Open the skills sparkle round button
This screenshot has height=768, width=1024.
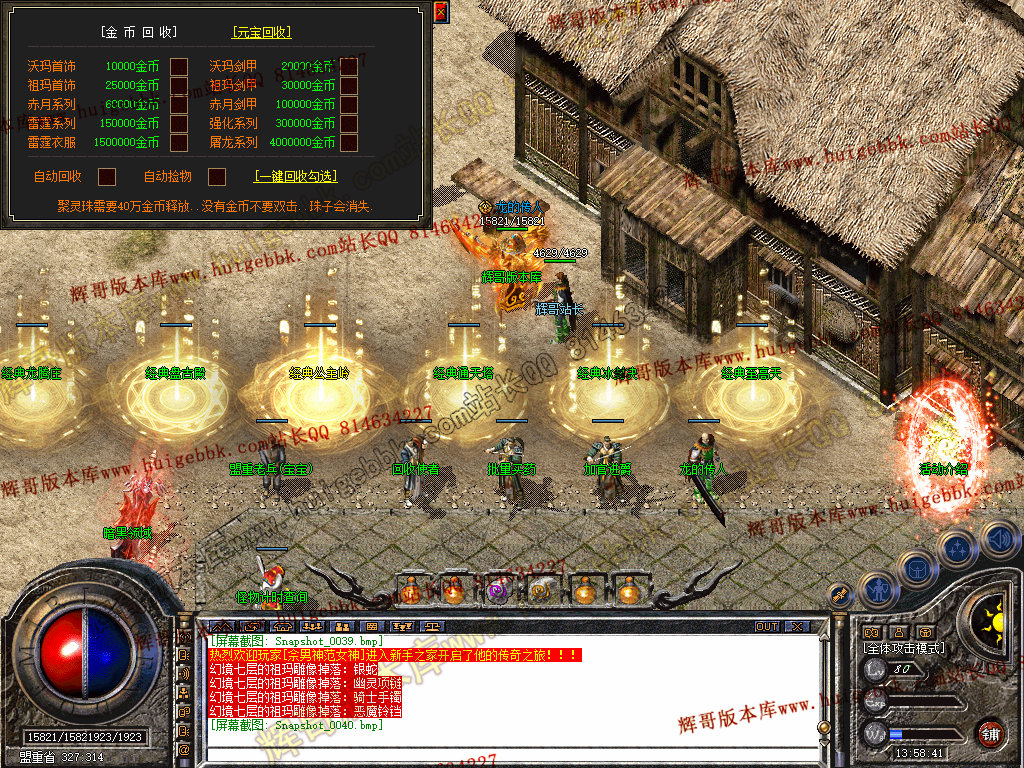point(958,548)
